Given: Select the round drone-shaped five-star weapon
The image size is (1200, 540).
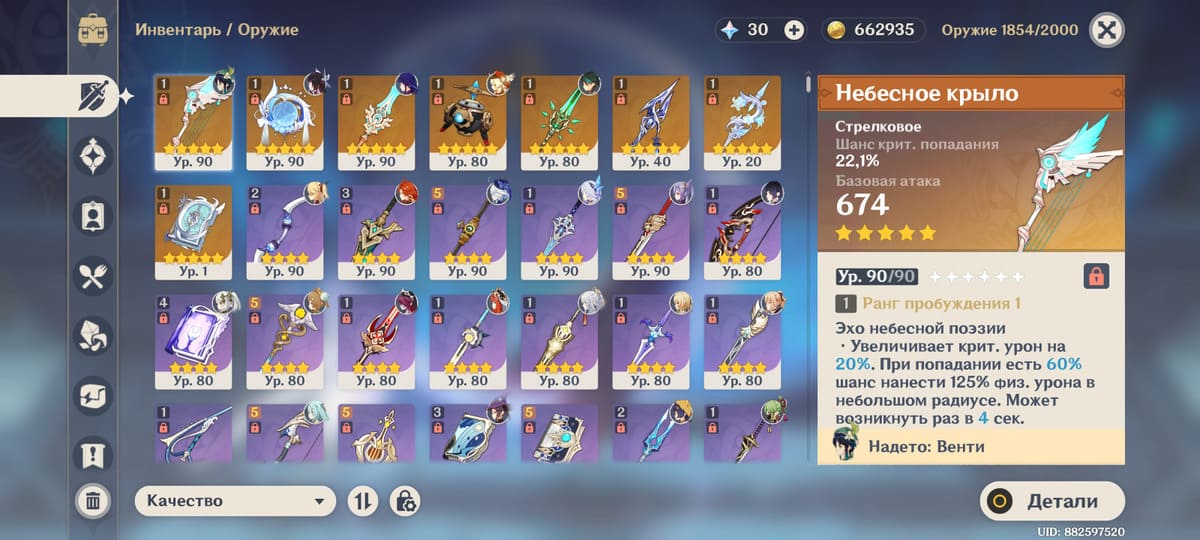Looking at the screenshot, I should click(468, 122).
